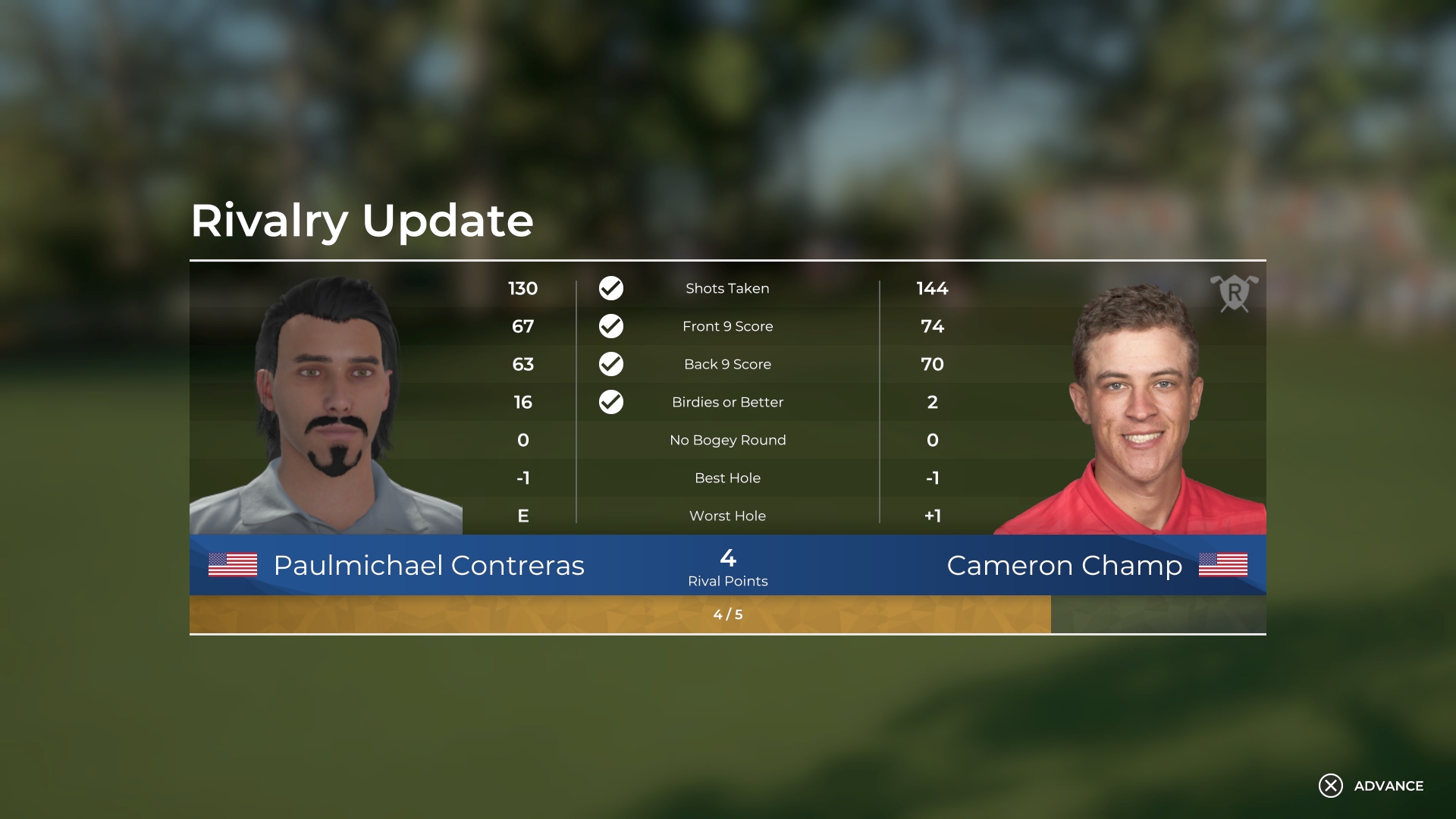Click the checkmark next to Front 9 Score
1456x819 pixels.
[x=611, y=326]
